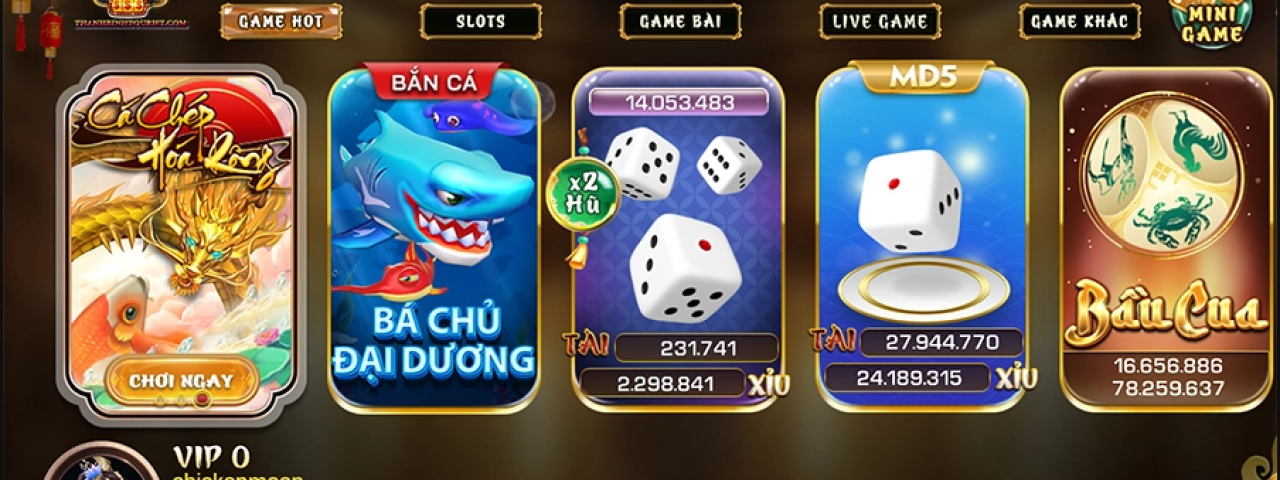Viewport: 1280px width, 480px height.
Task: Open the Mini Game icon
Action: tap(1213, 23)
